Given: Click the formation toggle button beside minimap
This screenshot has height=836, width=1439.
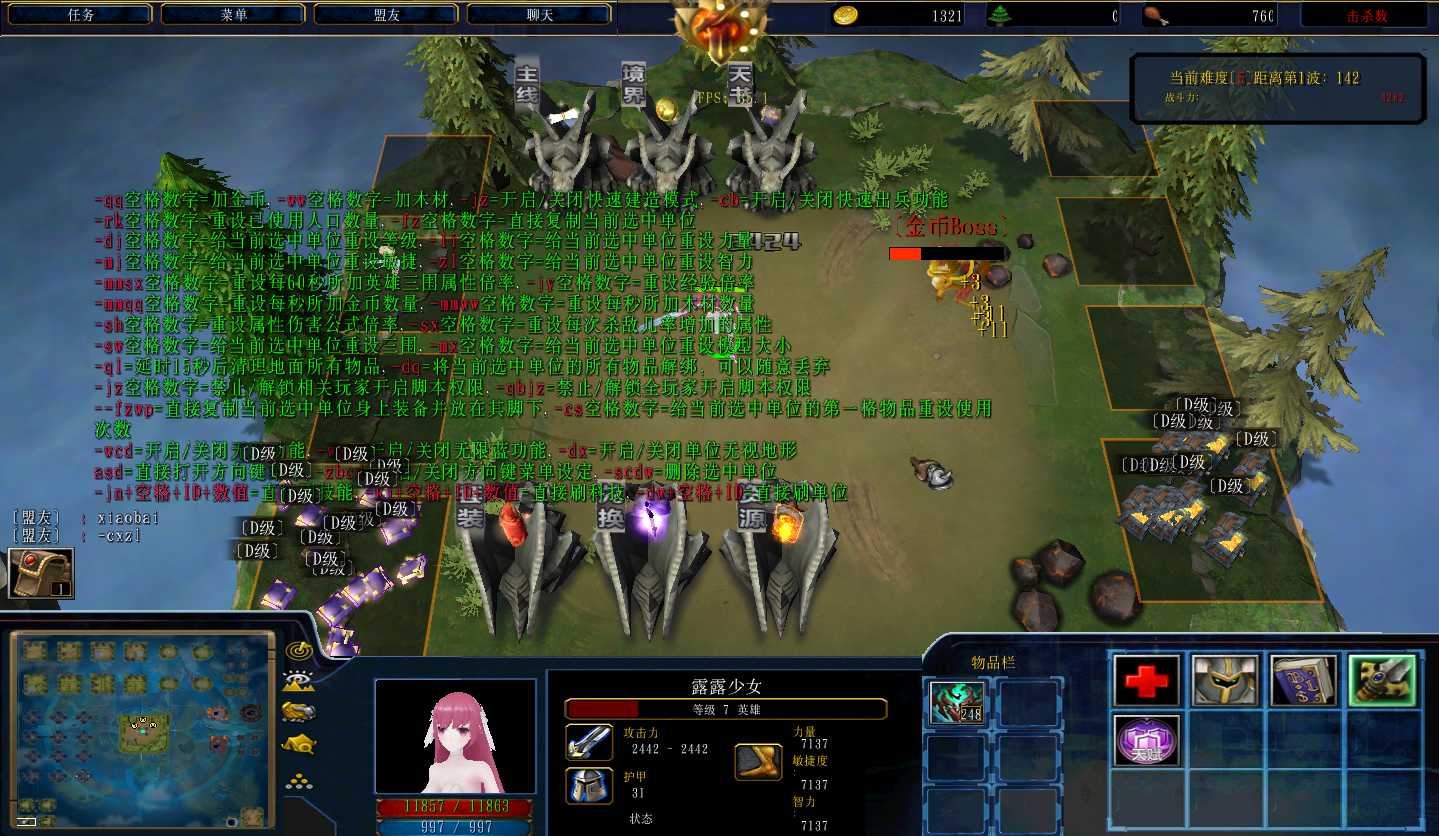Looking at the screenshot, I should (298, 782).
